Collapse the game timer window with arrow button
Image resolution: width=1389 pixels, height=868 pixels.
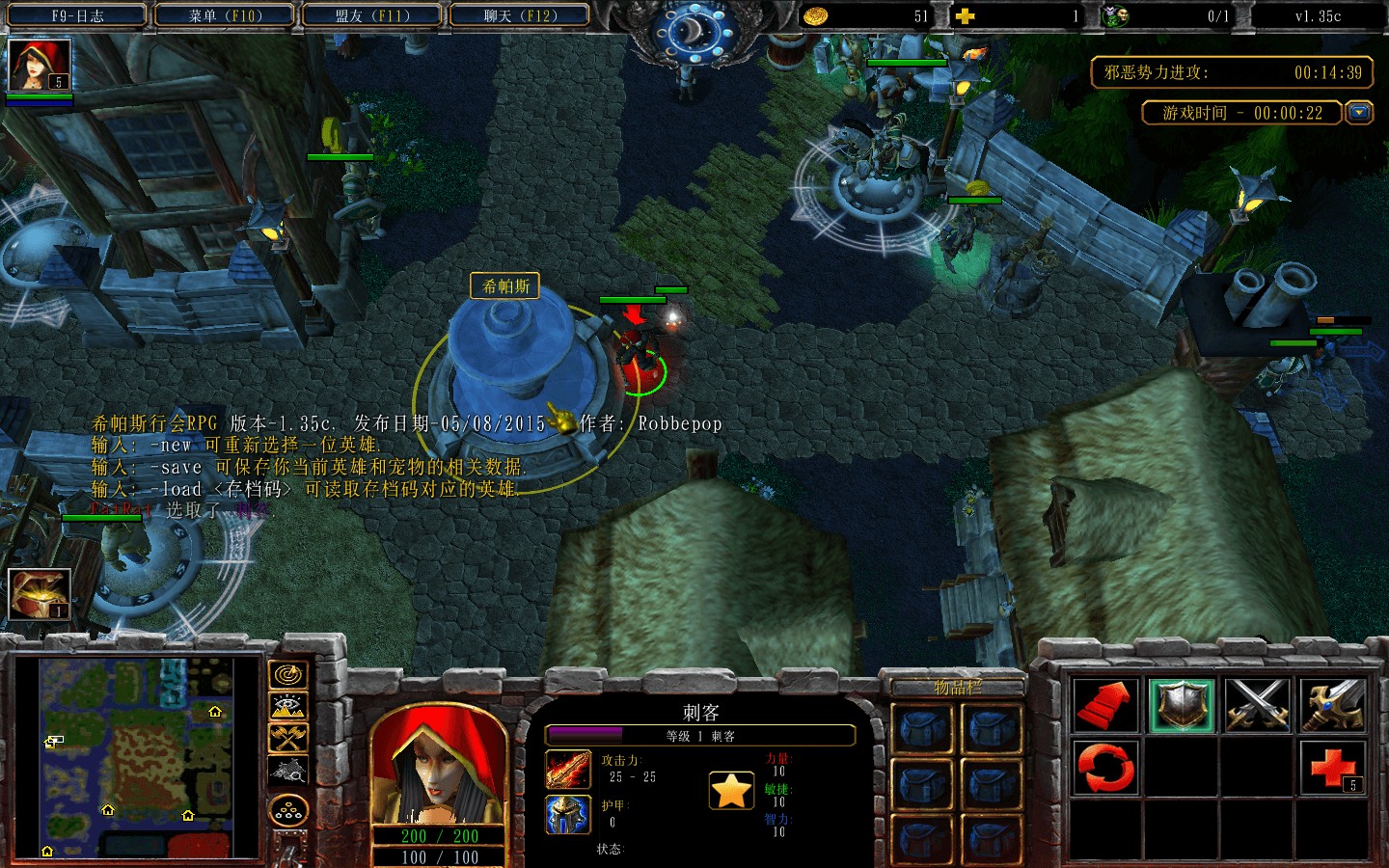click(1359, 113)
